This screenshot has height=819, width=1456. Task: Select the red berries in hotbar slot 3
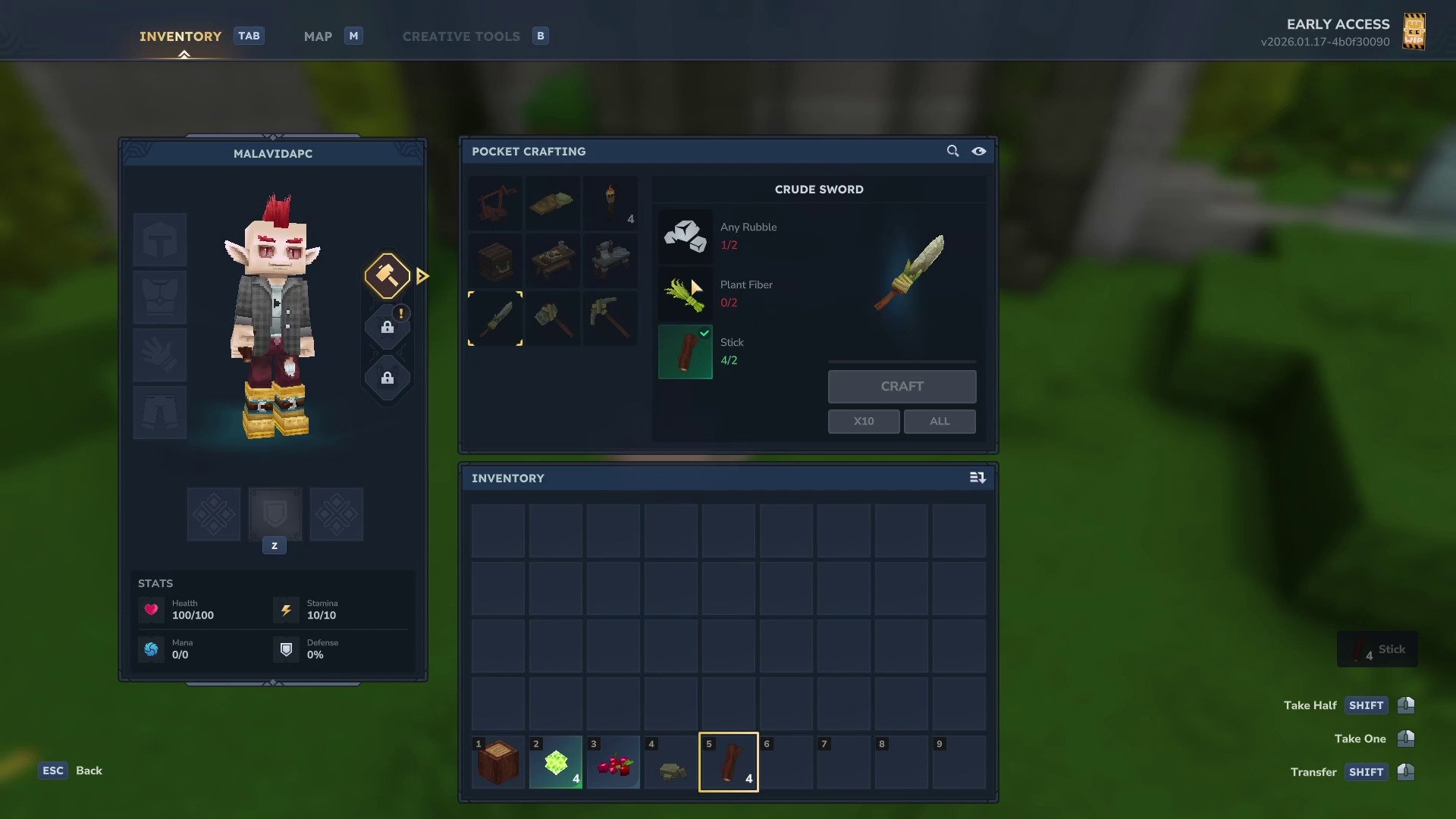(x=613, y=762)
